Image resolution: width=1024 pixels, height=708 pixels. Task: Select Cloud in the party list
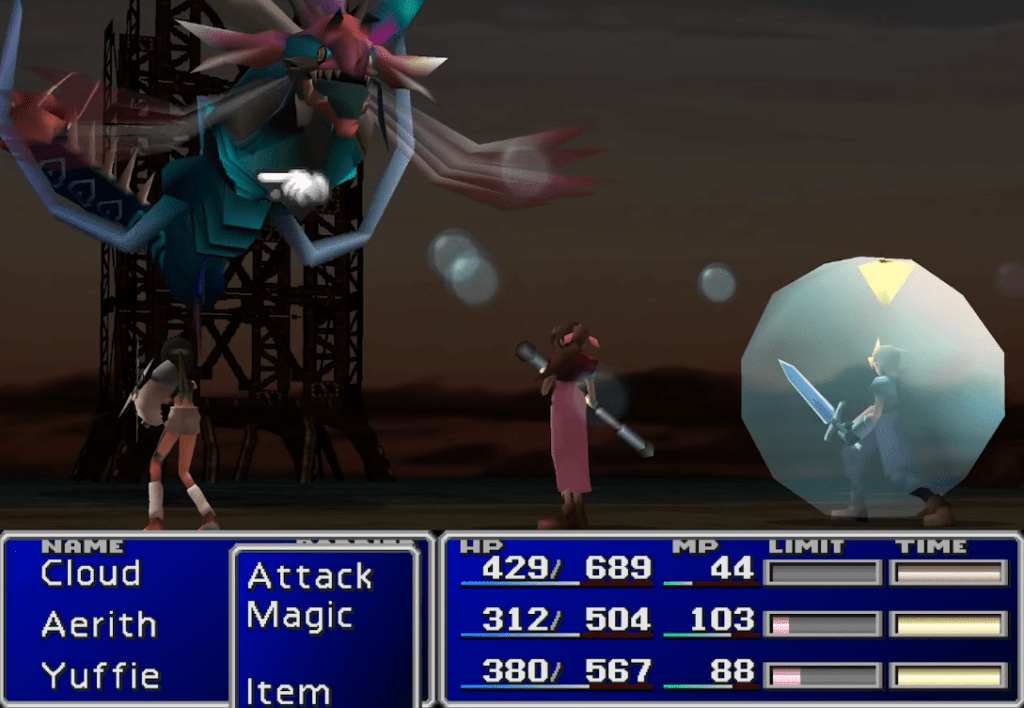tap(91, 574)
